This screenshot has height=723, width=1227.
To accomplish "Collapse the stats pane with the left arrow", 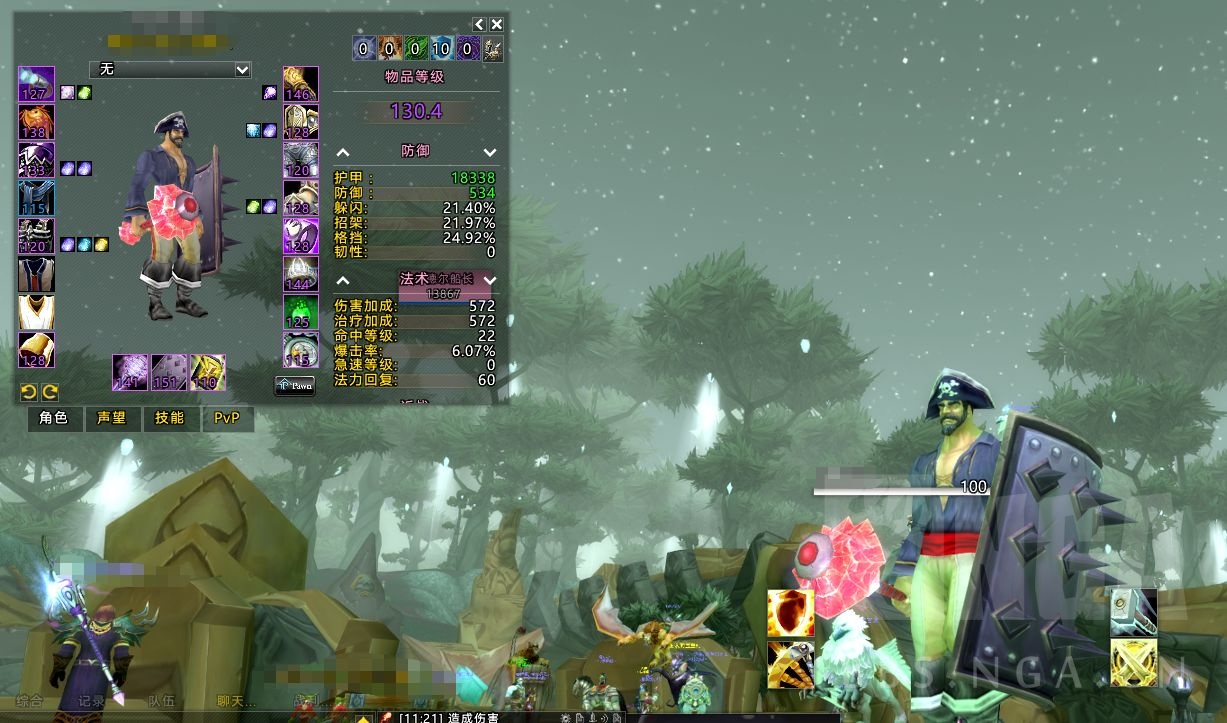I will (x=479, y=24).
